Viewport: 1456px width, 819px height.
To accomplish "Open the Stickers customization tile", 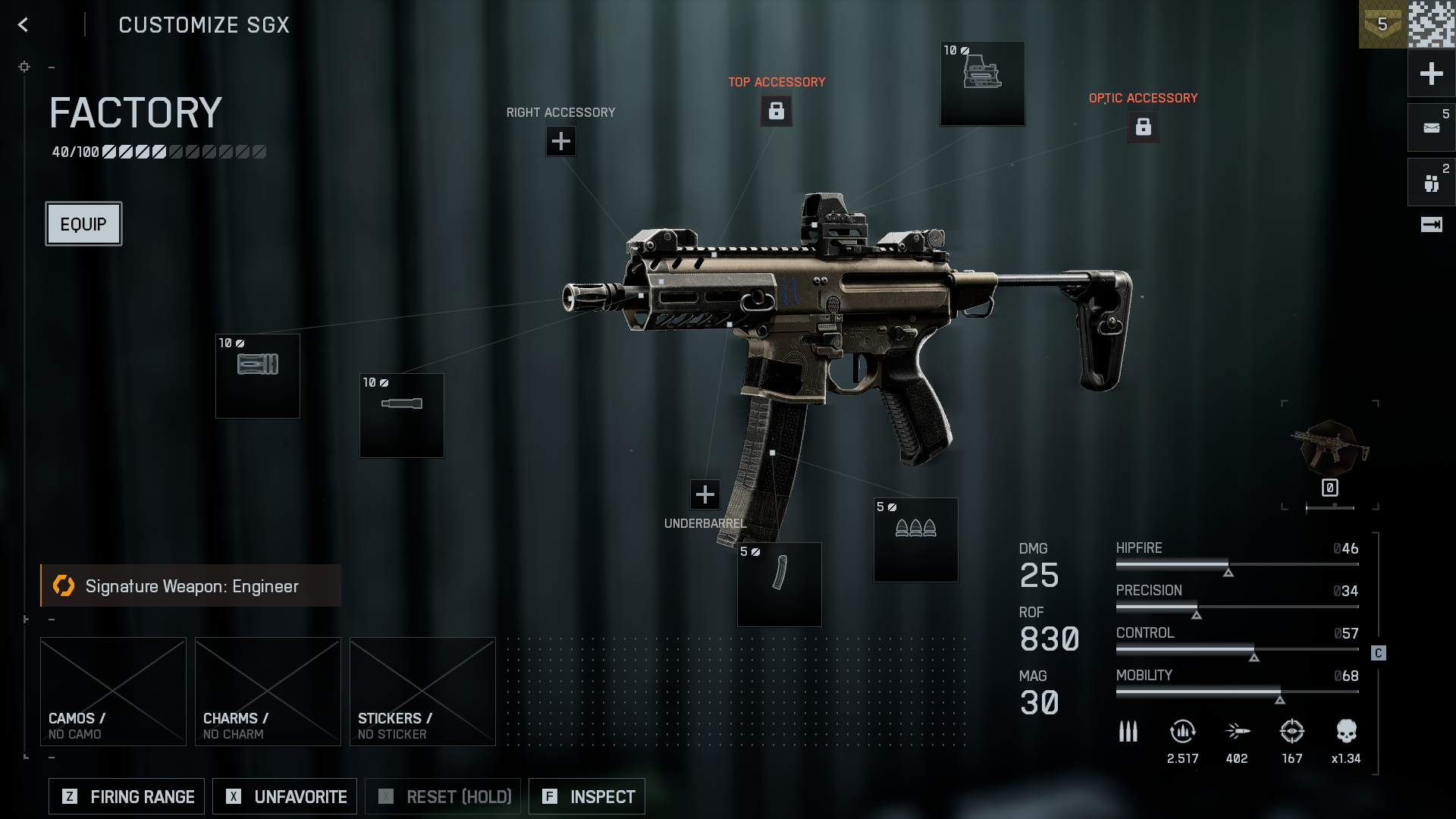I will [422, 691].
